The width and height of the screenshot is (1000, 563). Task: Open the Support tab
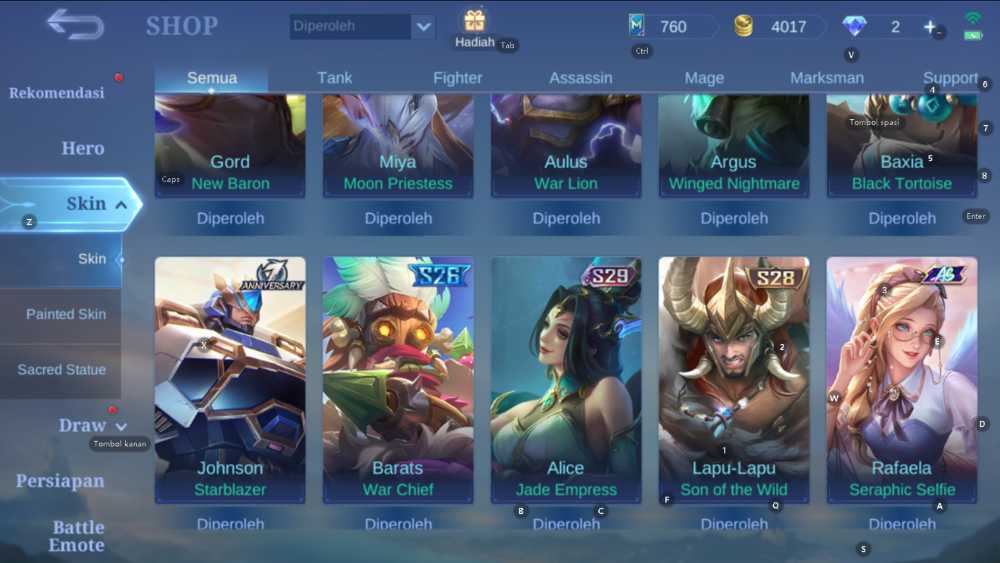(949, 78)
